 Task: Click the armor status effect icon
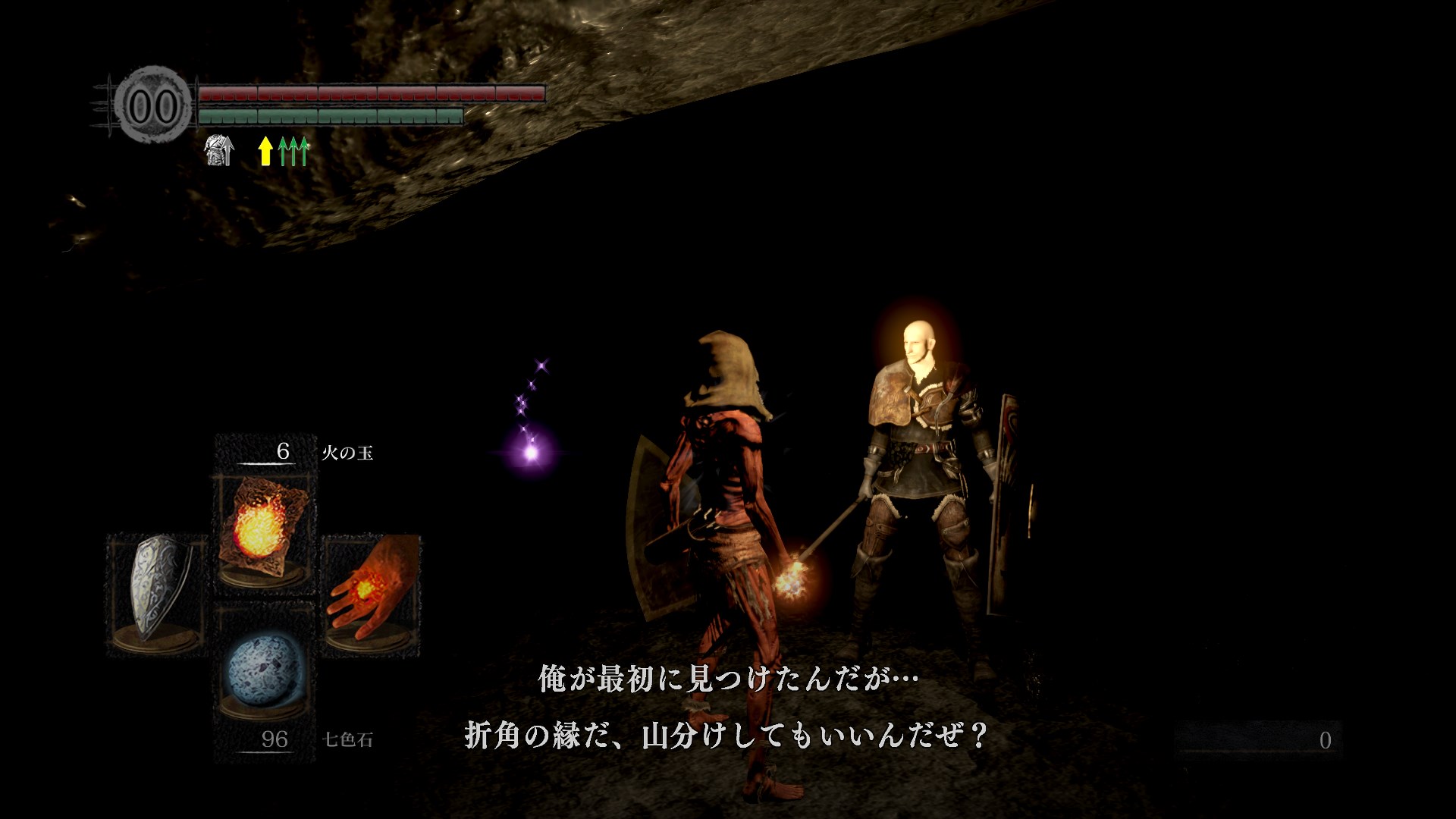[x=219, y=150]
